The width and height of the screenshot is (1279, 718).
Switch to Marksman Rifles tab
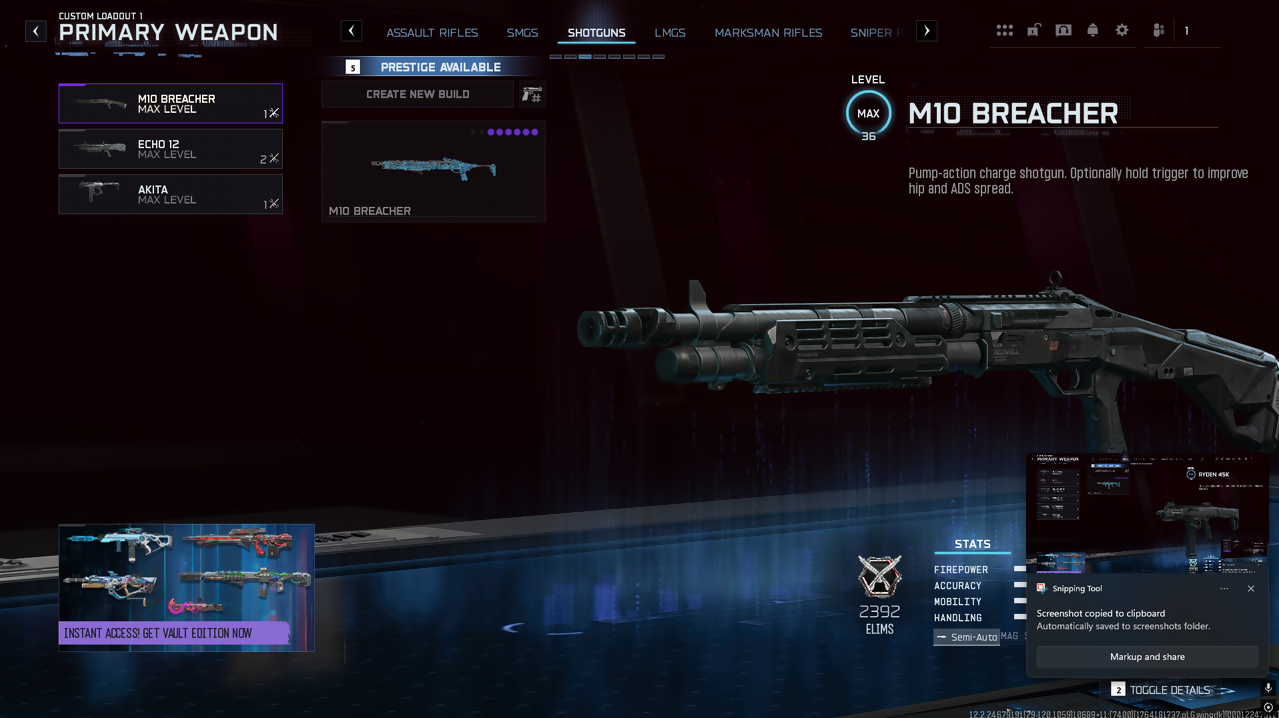[x=768, y=33]
